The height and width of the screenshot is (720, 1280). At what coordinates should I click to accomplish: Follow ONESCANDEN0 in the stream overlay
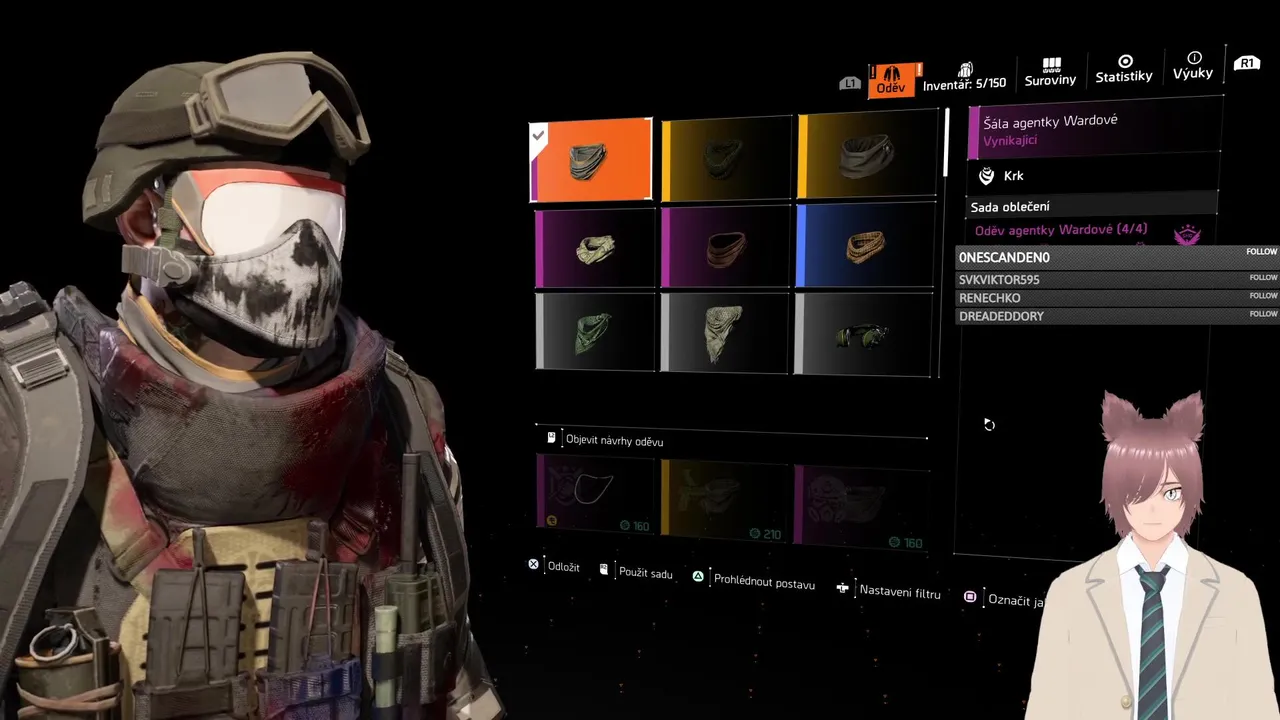pyautogui.click(x=1262, y=252)
